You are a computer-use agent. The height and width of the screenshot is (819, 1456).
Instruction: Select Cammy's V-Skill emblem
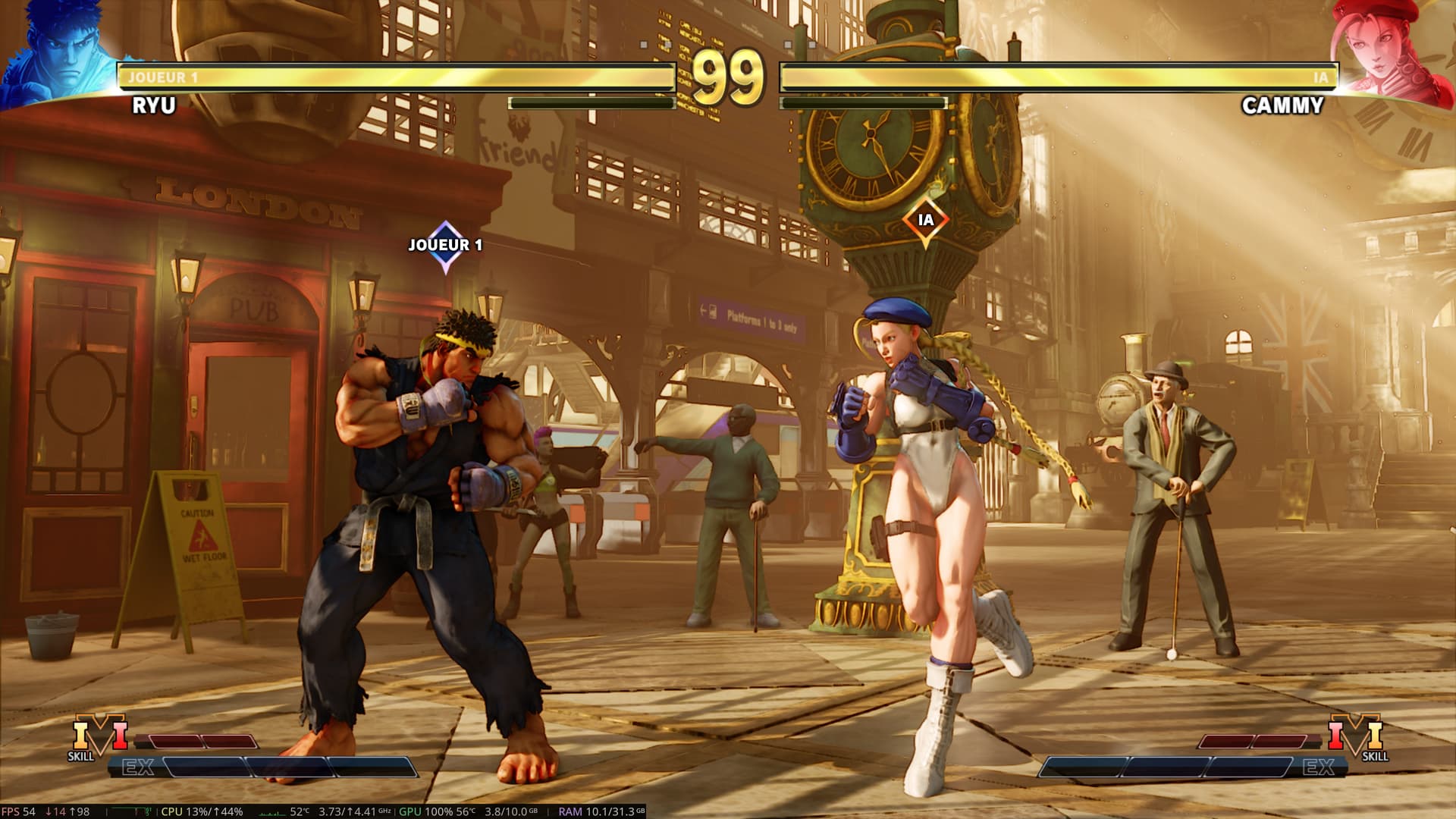(x=1355, y=734)
